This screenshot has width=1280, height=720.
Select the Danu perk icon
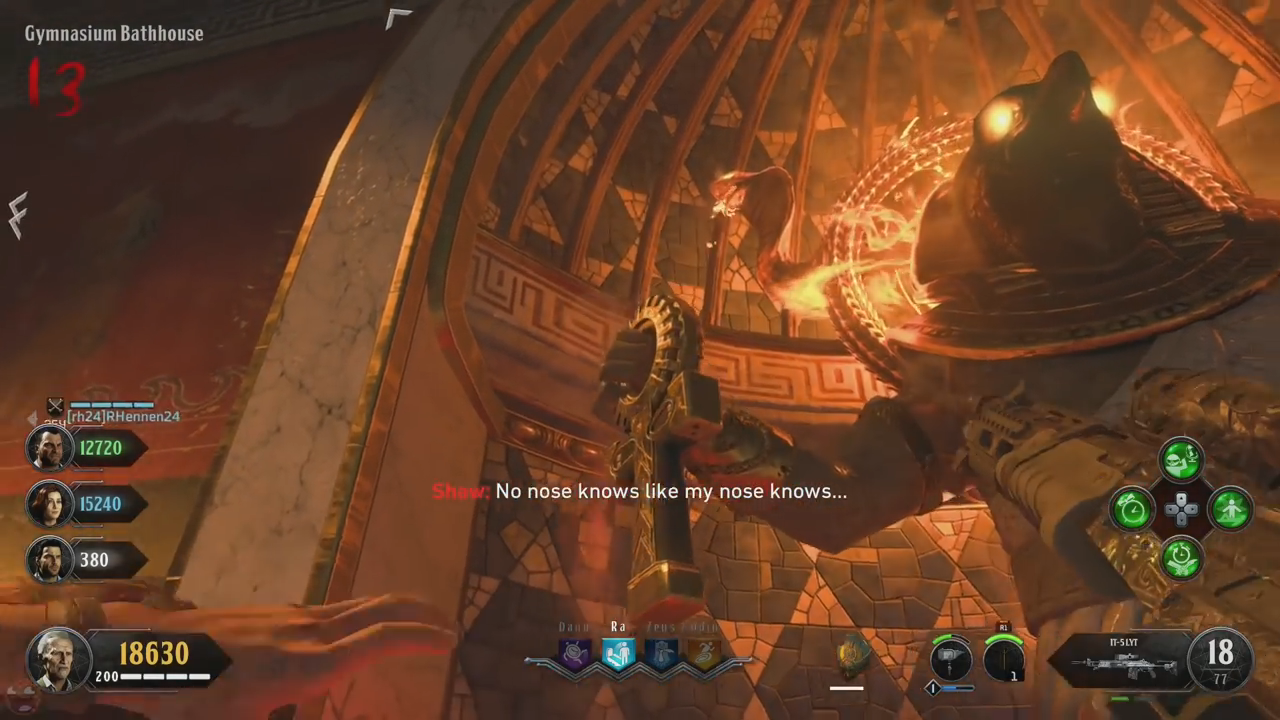coord(575,655)
